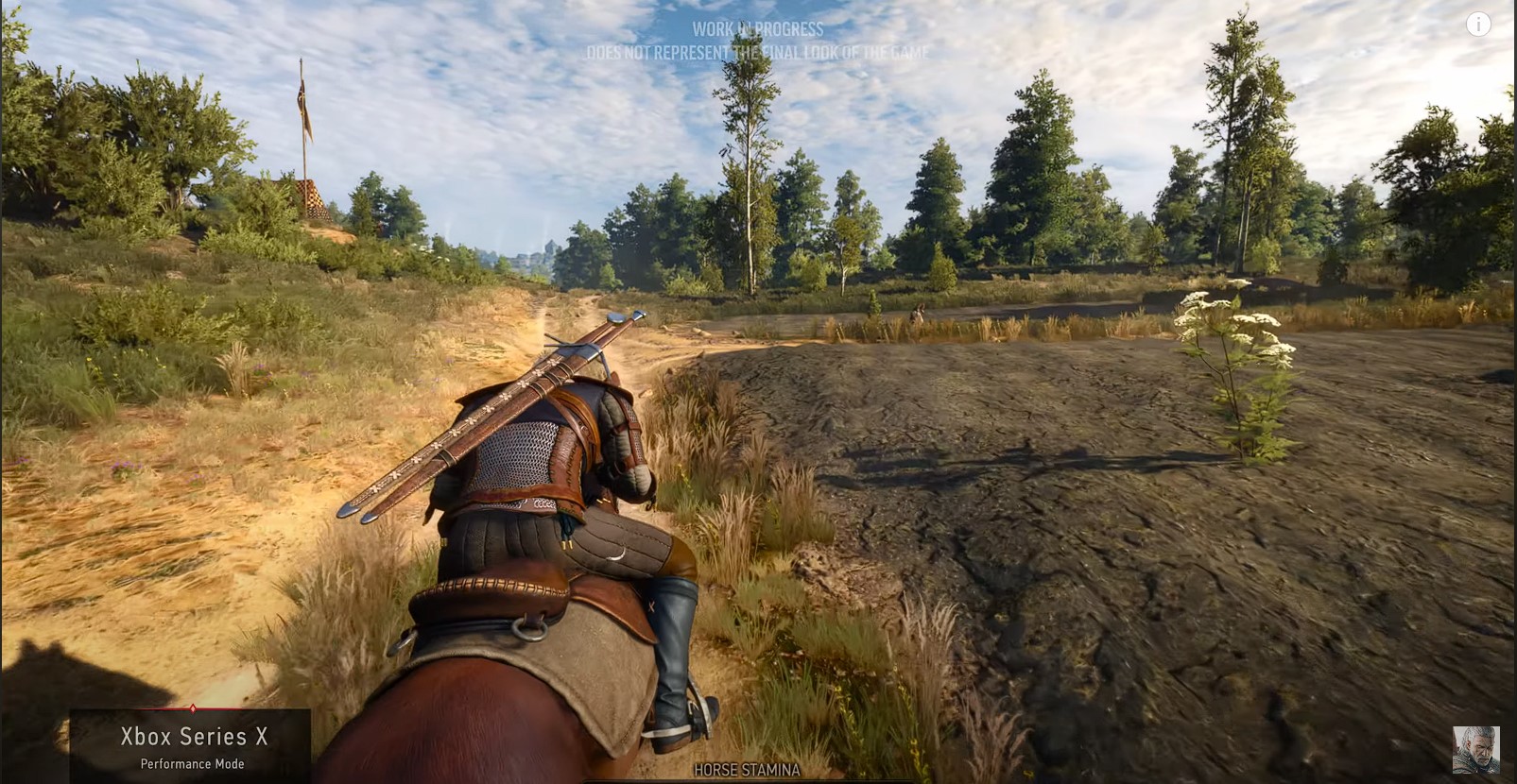Click the "Performance Mode" text

194,764
